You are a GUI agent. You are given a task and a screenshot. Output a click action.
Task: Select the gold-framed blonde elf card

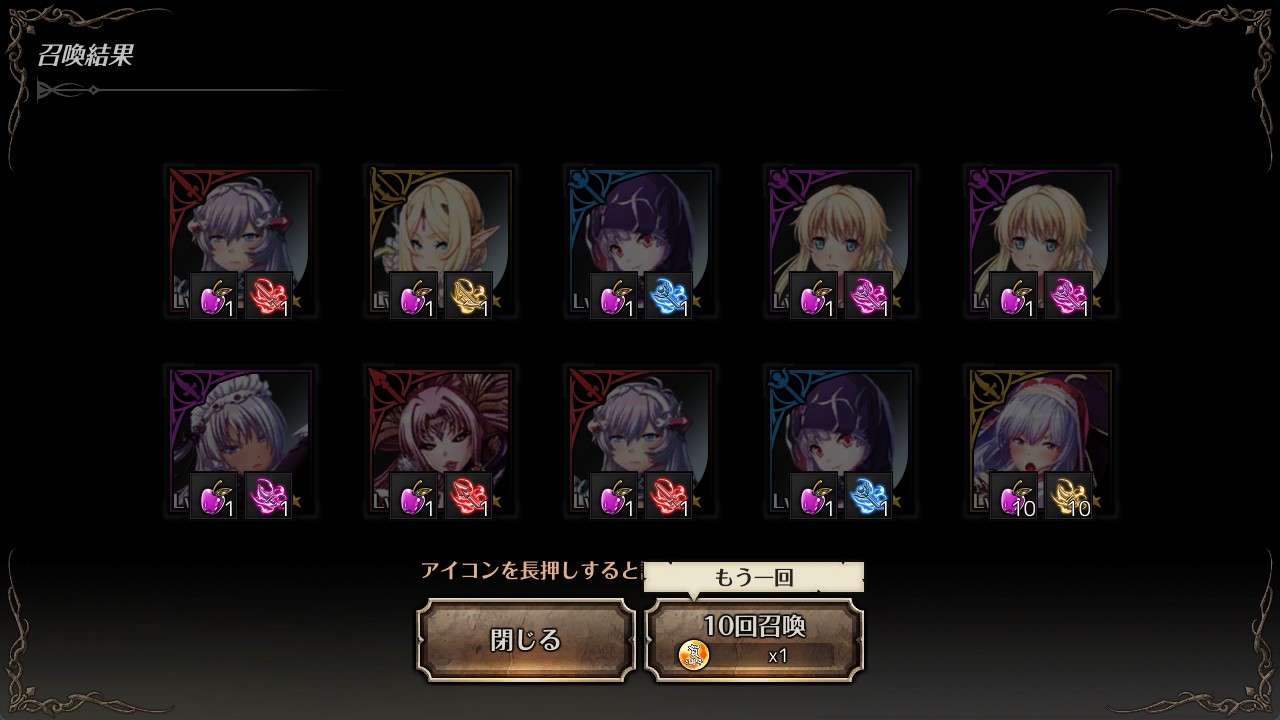[440, 241]
